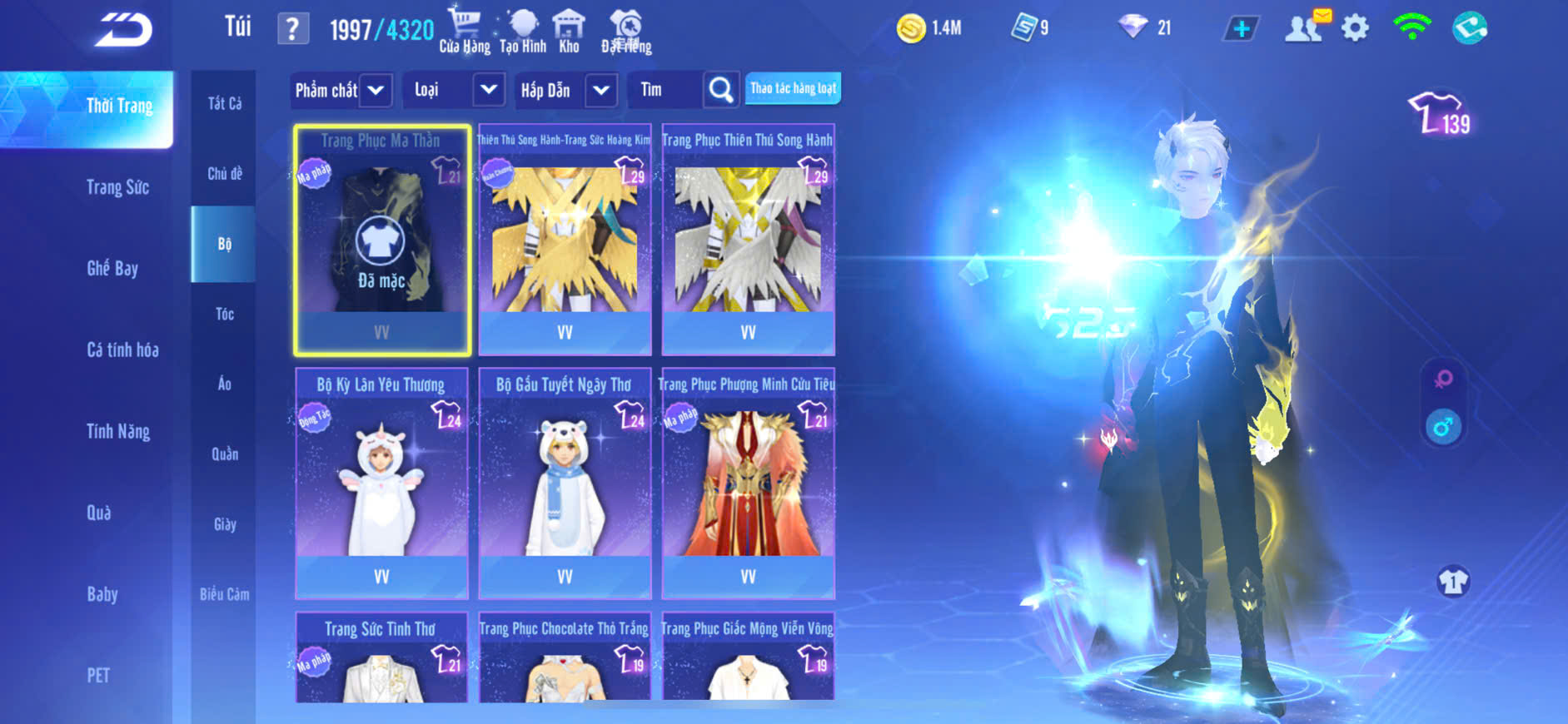Open the Kho storage
The height and width of the screenshot is (724, 1568).
[x=569, y=31]
